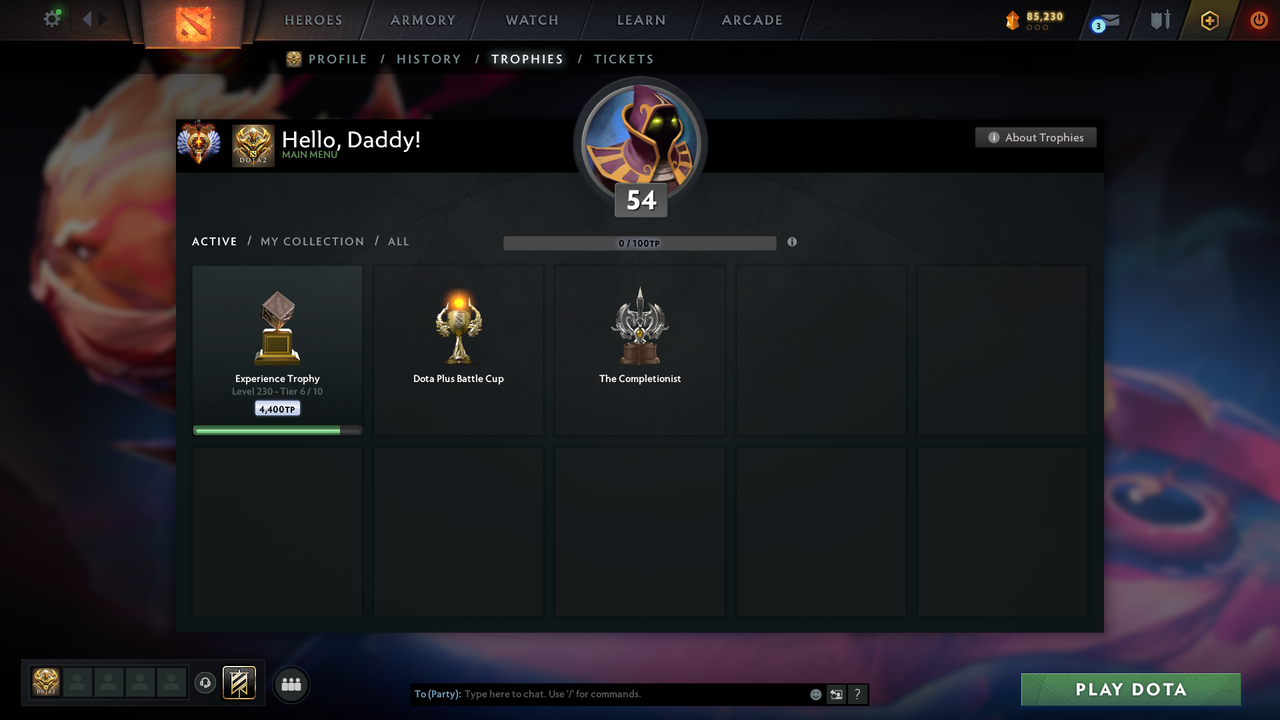Screen dimensions: 1280x720
Task: Open the friends list icon near party slots
Action: (290, 684)
